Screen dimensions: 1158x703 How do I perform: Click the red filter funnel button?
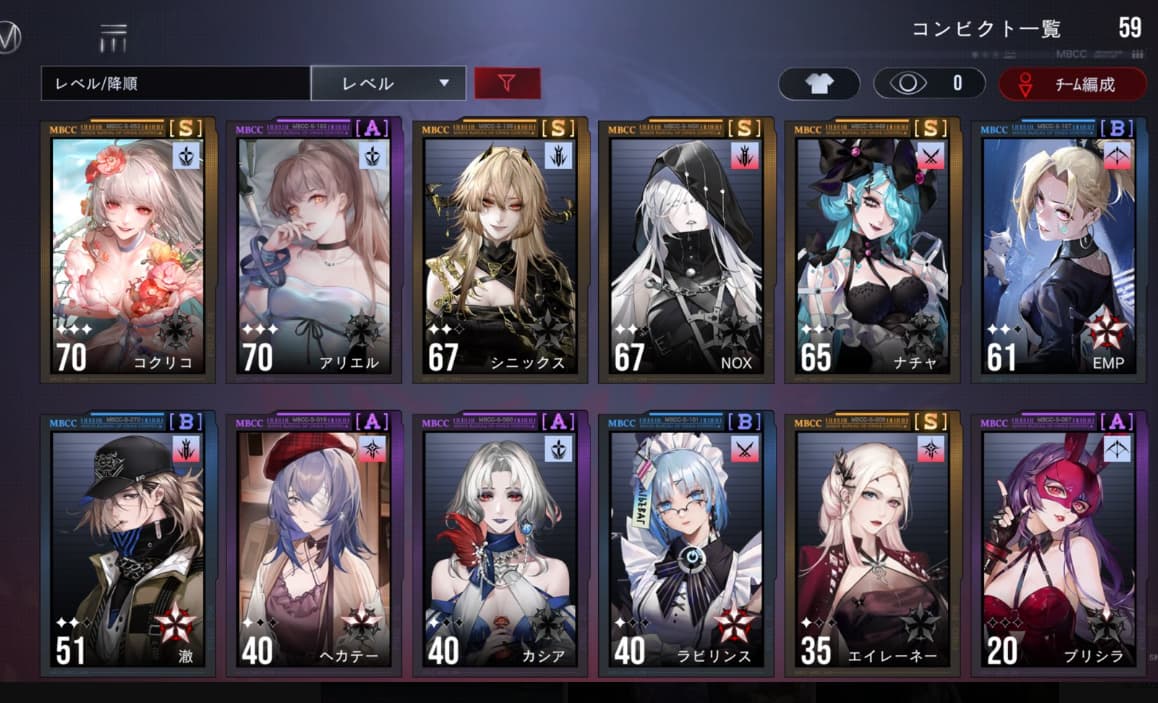click(x=507, y=84)
